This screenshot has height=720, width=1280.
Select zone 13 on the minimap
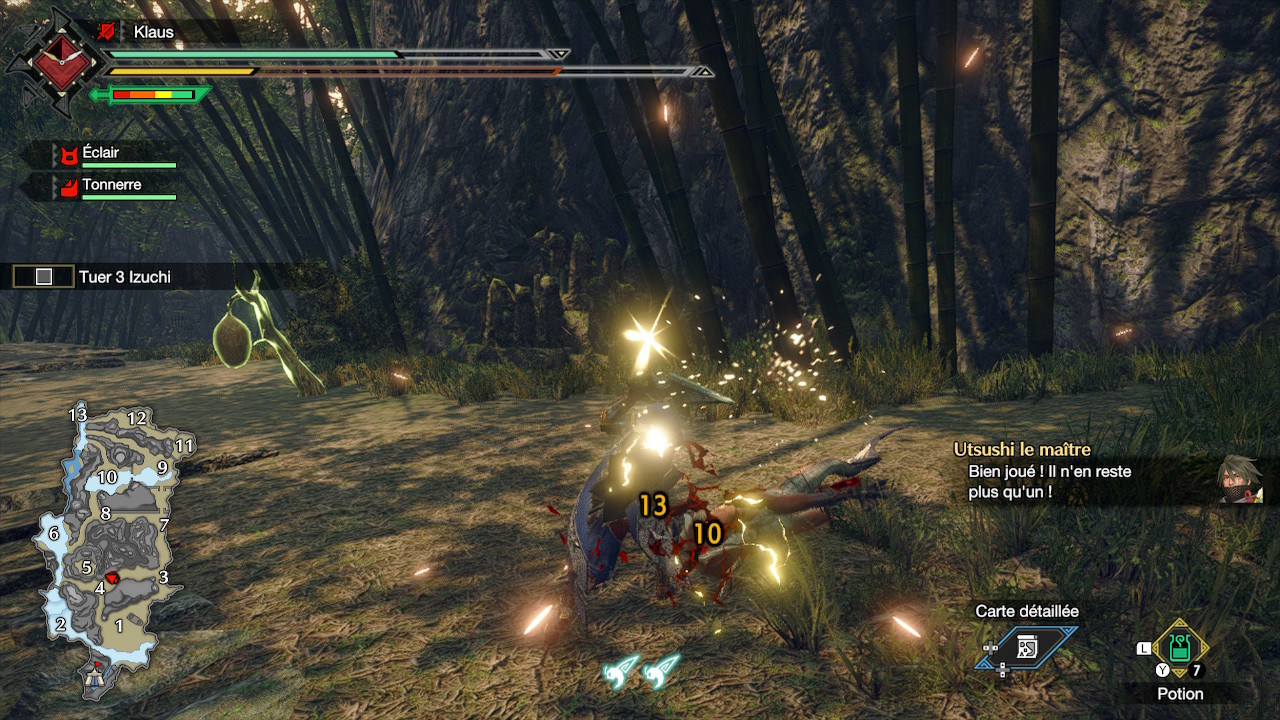tap(78, 415)
